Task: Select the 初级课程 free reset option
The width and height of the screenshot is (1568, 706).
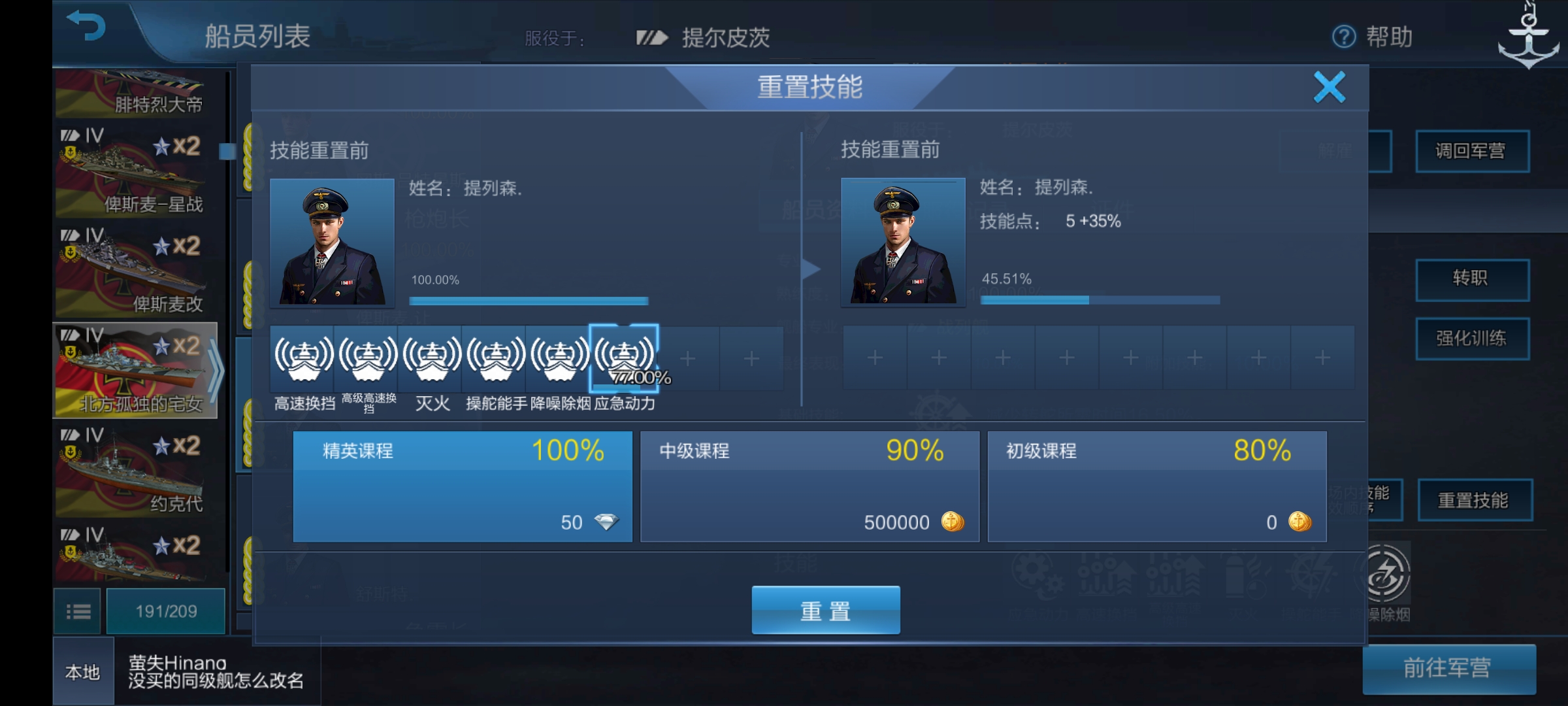Action: point(1158,487)
